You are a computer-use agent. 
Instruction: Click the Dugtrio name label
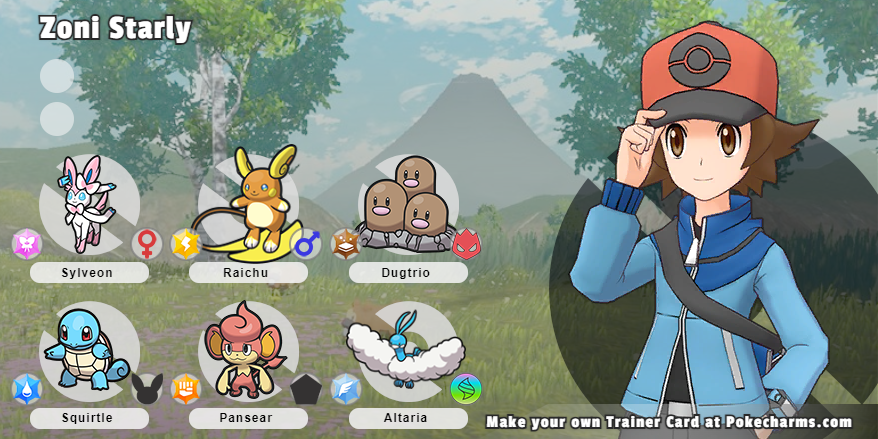[408, 272]
